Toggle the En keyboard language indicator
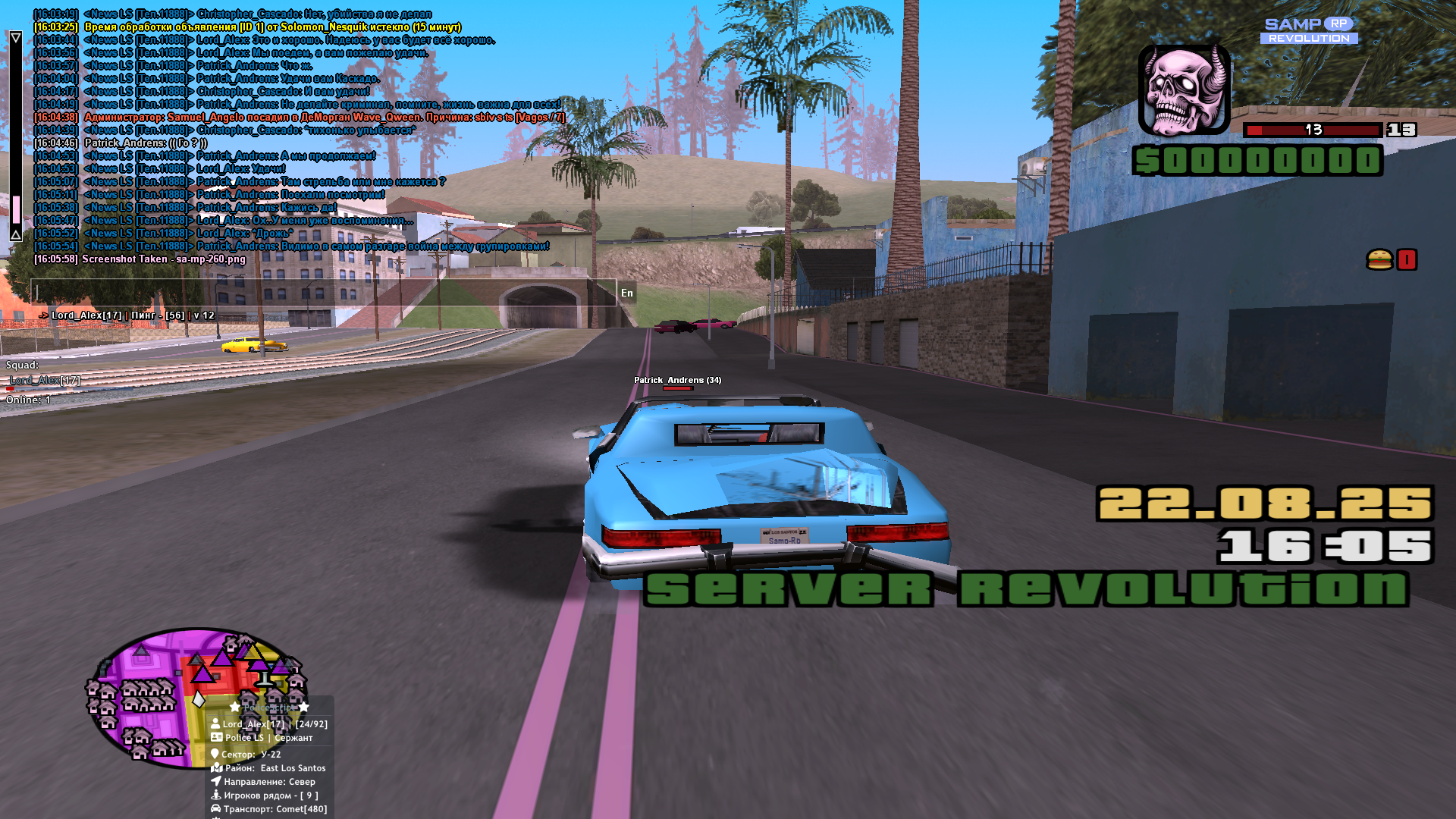The width and height of the screenshot is (1456, 819). point(626,293)
